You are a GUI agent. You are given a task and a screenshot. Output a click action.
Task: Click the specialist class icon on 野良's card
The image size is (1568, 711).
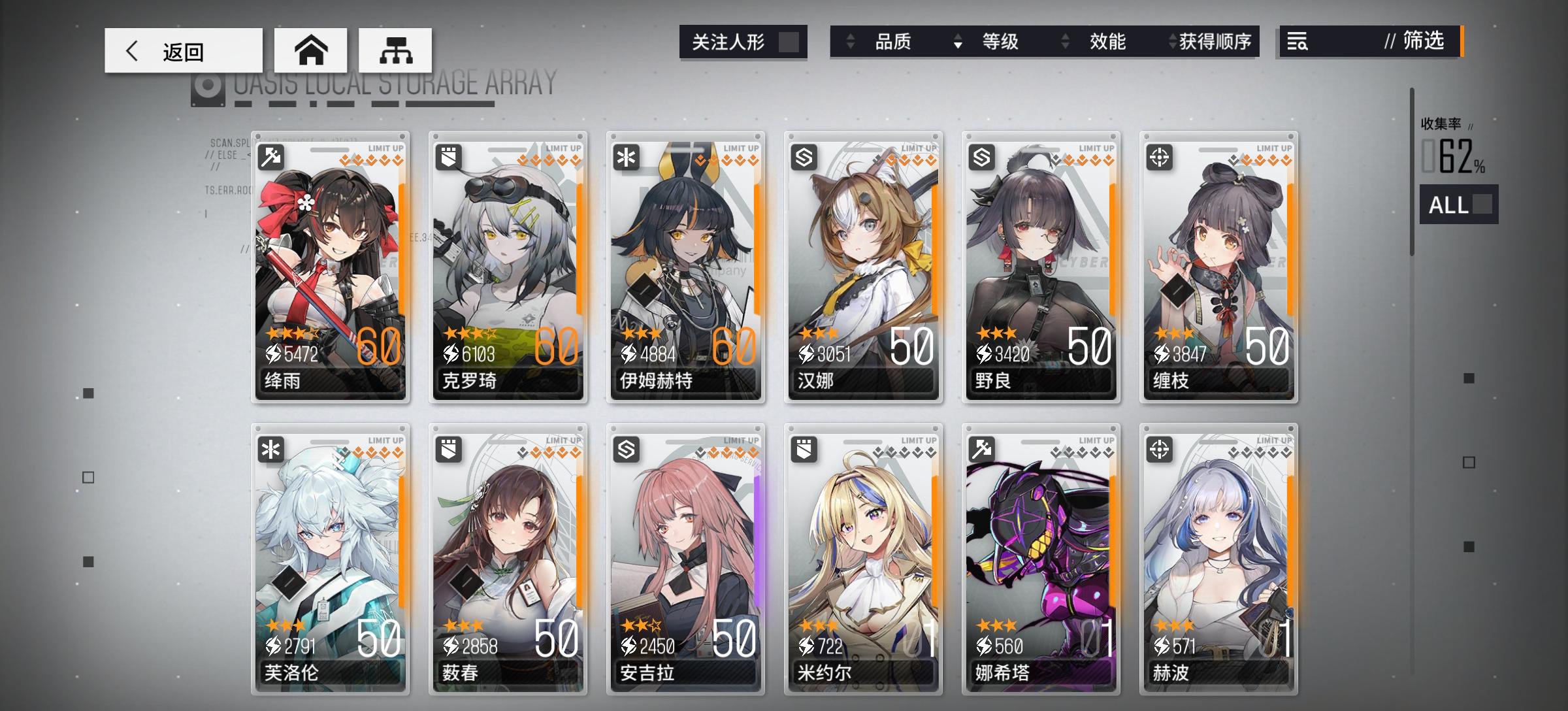[983, 158]
